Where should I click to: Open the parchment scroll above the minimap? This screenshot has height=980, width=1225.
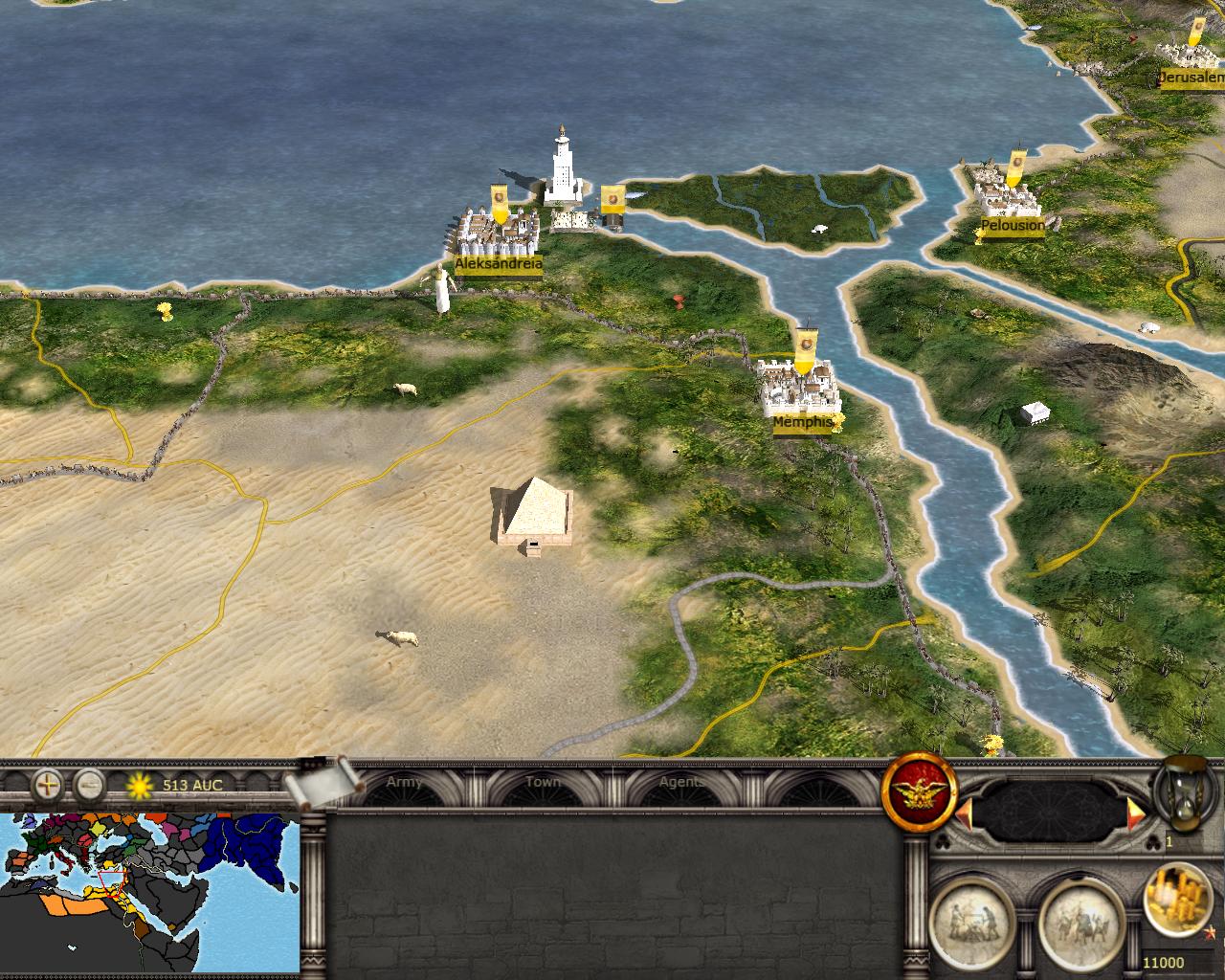tap(323, 785)
